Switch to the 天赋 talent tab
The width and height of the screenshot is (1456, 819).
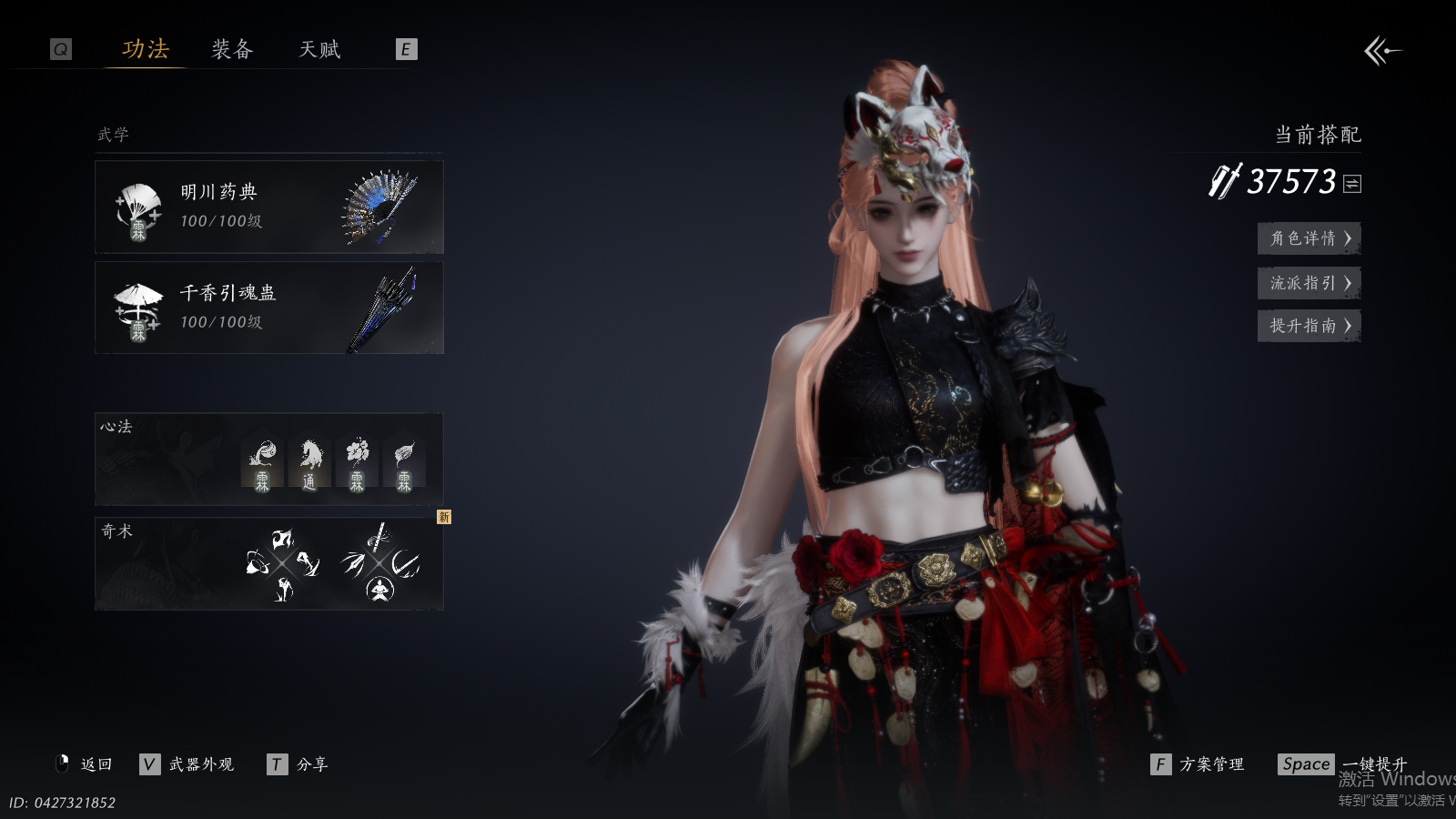[319, 49]
